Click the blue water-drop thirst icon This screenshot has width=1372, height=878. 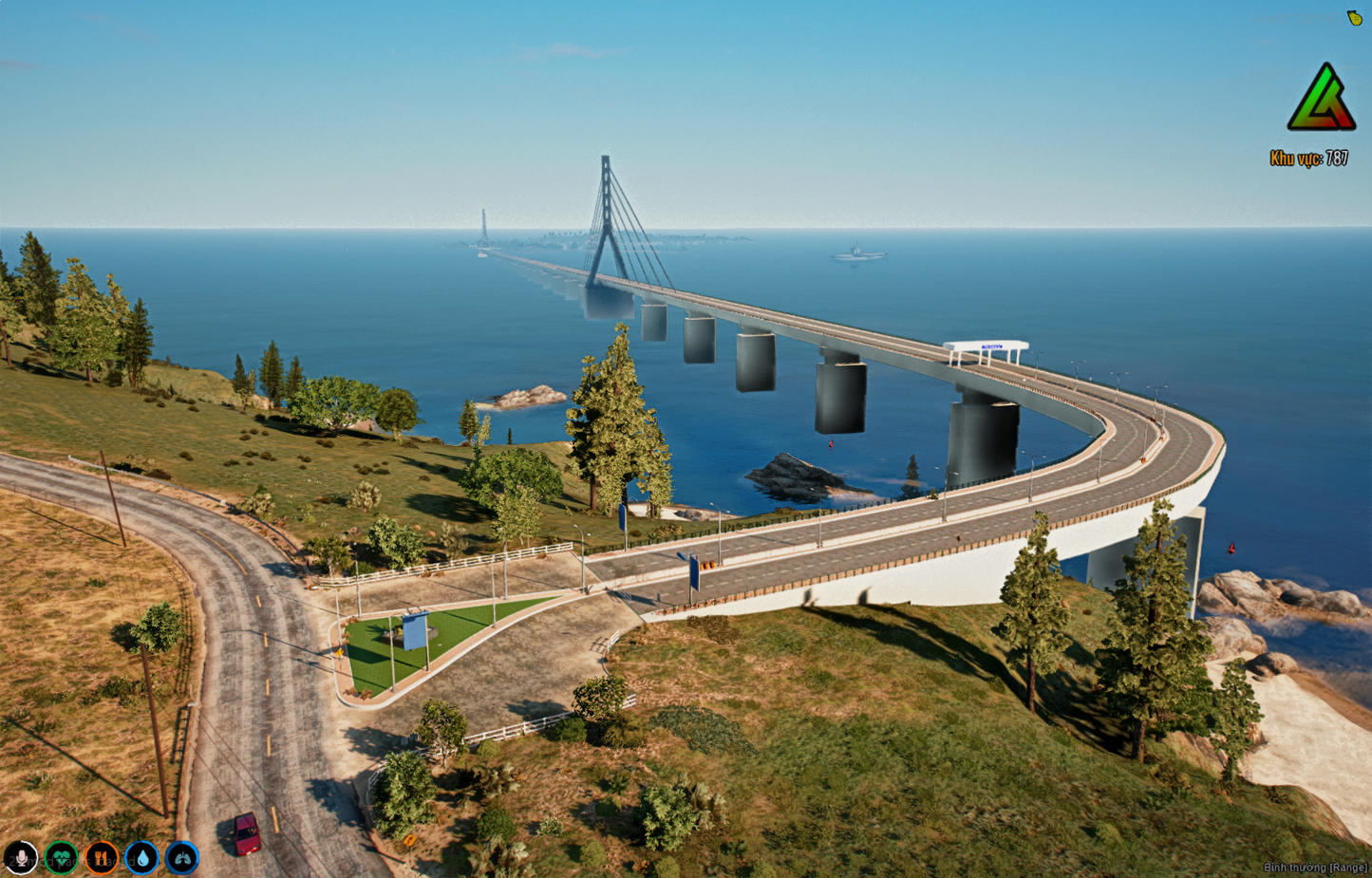[141, 857]
